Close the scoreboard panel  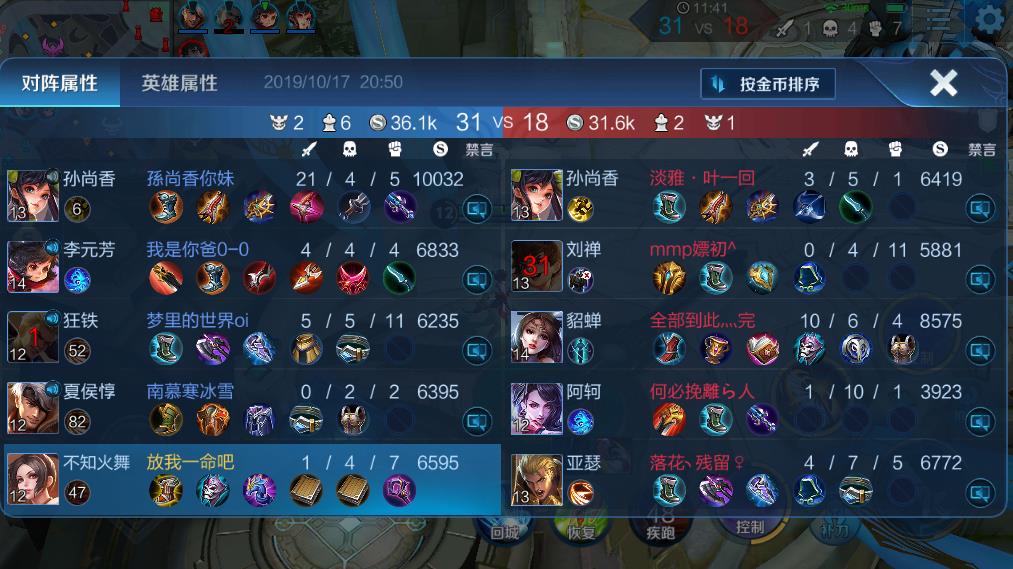(x=943, y=83)
